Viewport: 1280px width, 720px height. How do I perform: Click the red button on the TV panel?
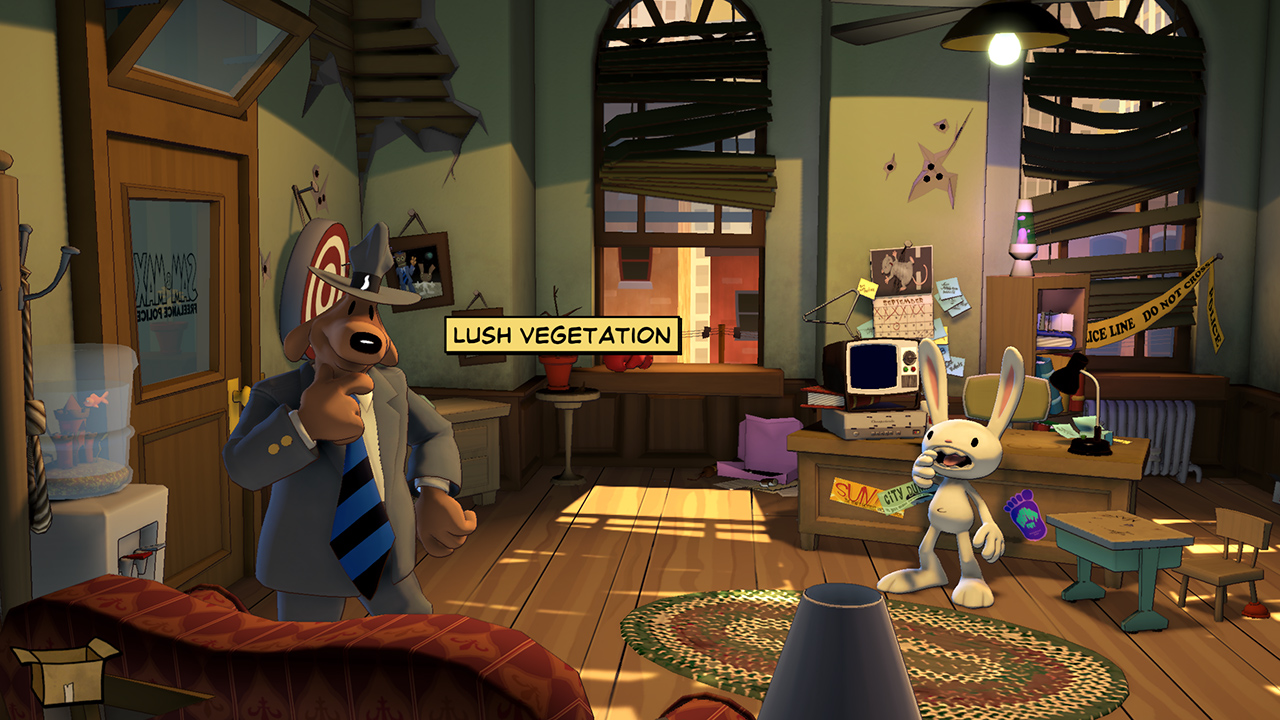(913, 369)
